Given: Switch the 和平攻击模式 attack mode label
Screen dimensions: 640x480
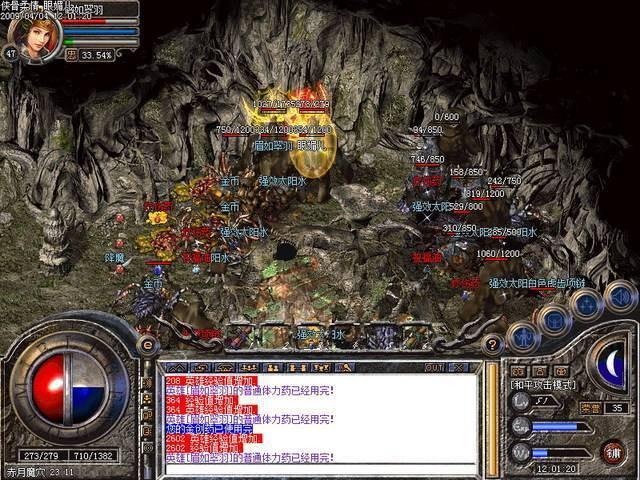Looking at the screenshot, I should (x=545, y=384).
